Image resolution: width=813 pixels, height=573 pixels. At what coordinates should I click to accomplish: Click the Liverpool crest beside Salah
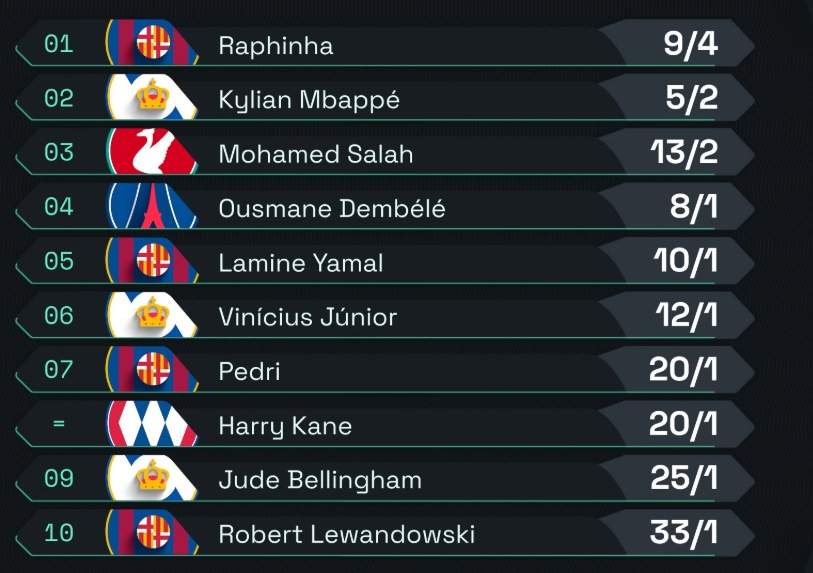[x=153, y=153]
